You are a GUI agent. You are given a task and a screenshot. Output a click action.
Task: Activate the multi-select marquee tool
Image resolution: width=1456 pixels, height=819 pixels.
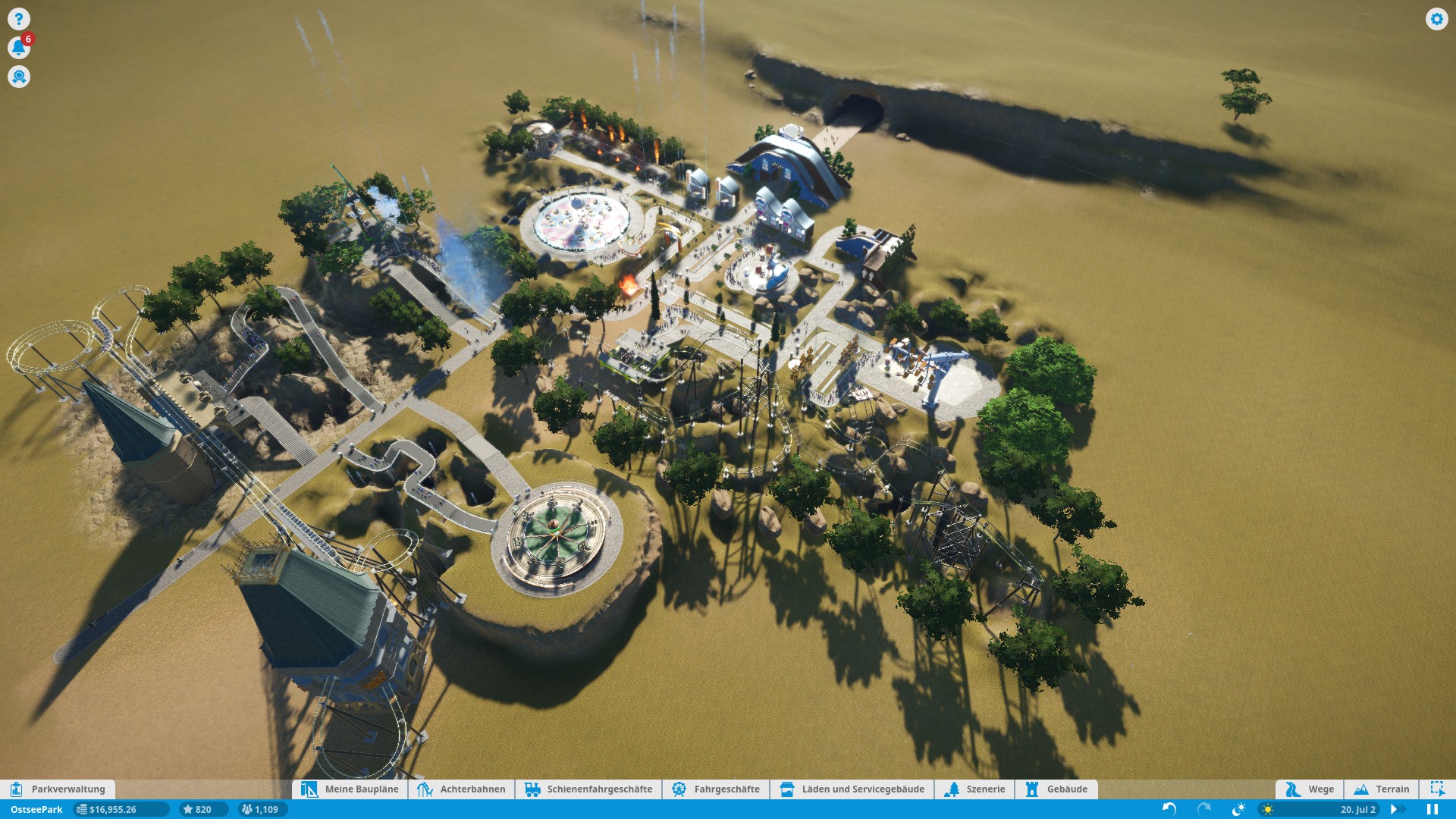coord(1437,789)
